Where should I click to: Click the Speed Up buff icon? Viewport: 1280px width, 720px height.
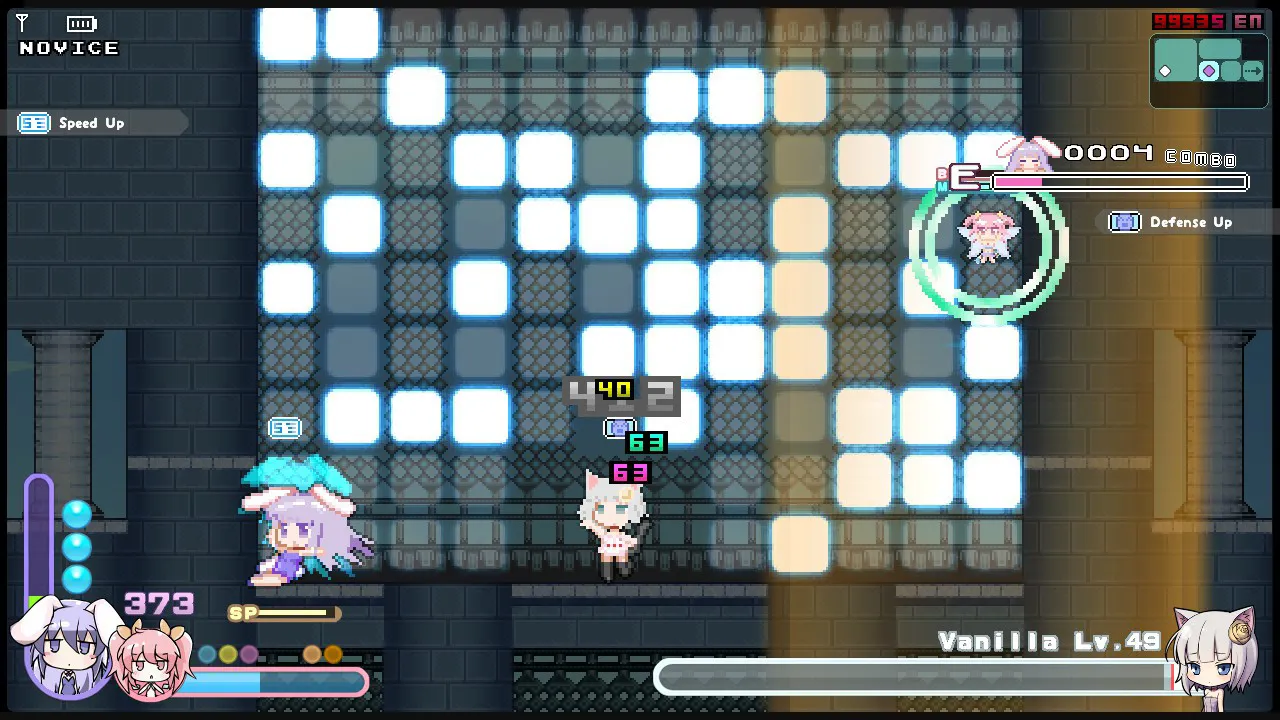point(33,123)
